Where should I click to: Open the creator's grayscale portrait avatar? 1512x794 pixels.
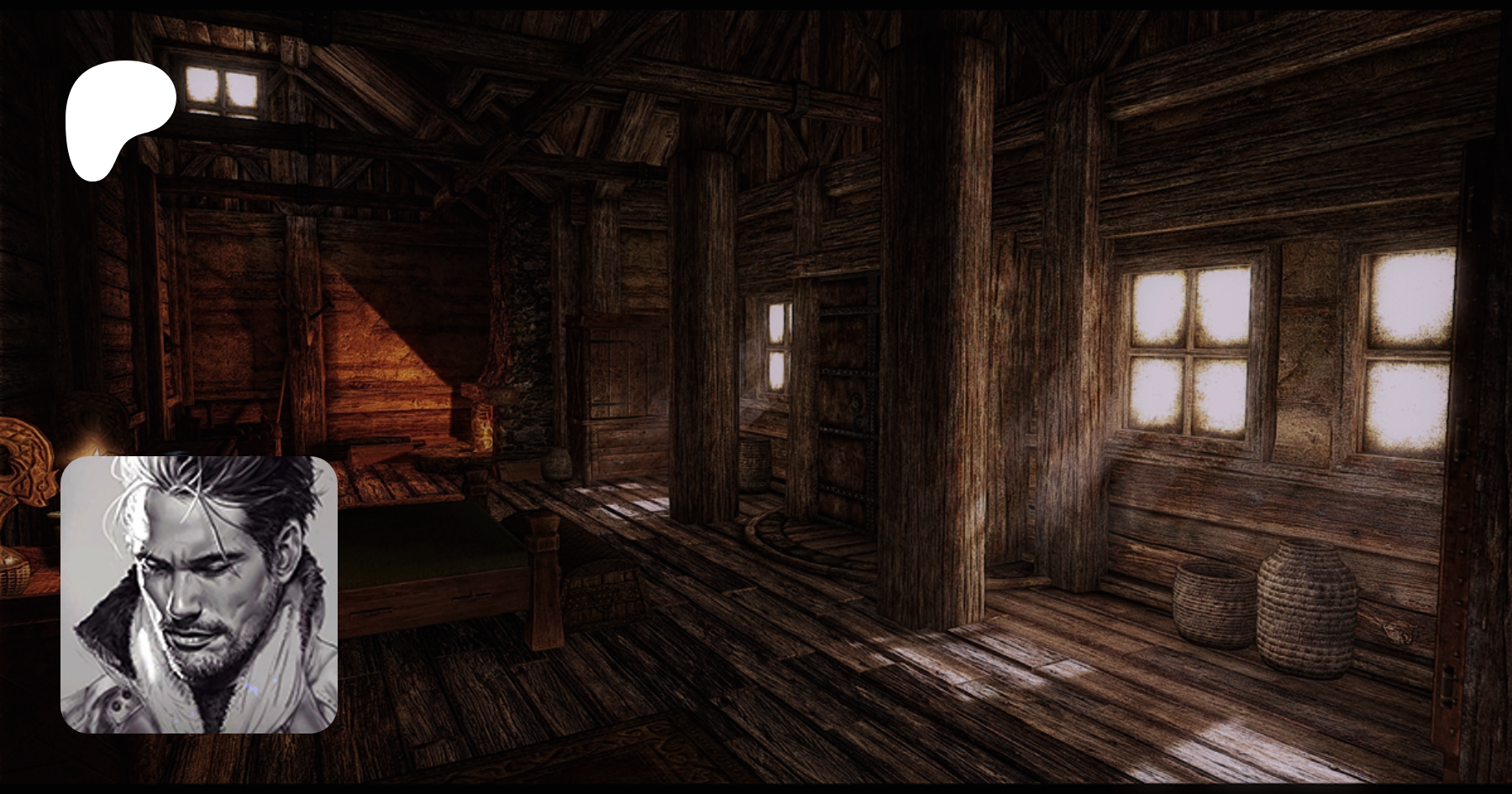(199, 595)
